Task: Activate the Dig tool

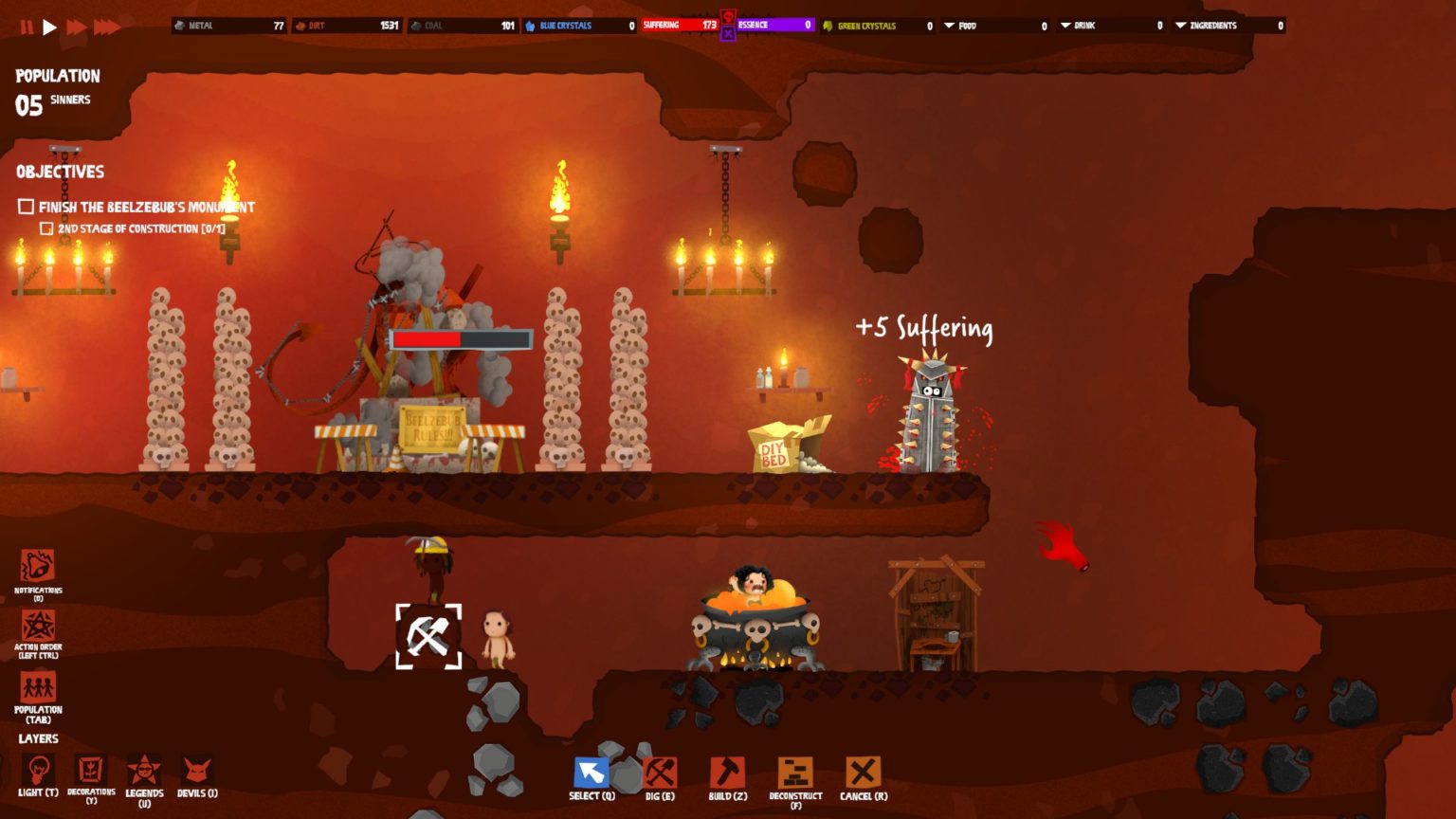Action: click(x=660, y=773)
